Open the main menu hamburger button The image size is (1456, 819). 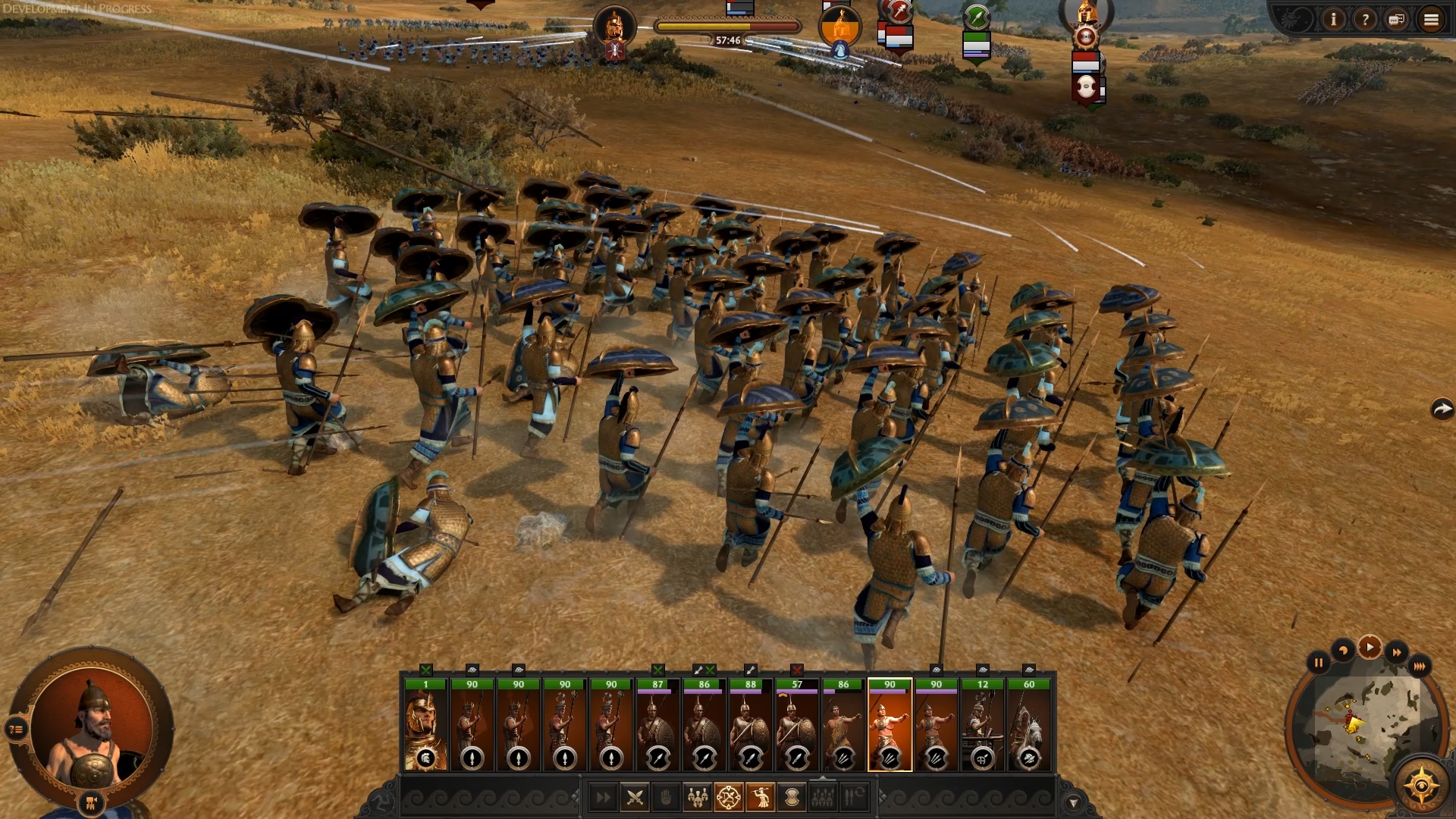click(x=1431, y=20)
